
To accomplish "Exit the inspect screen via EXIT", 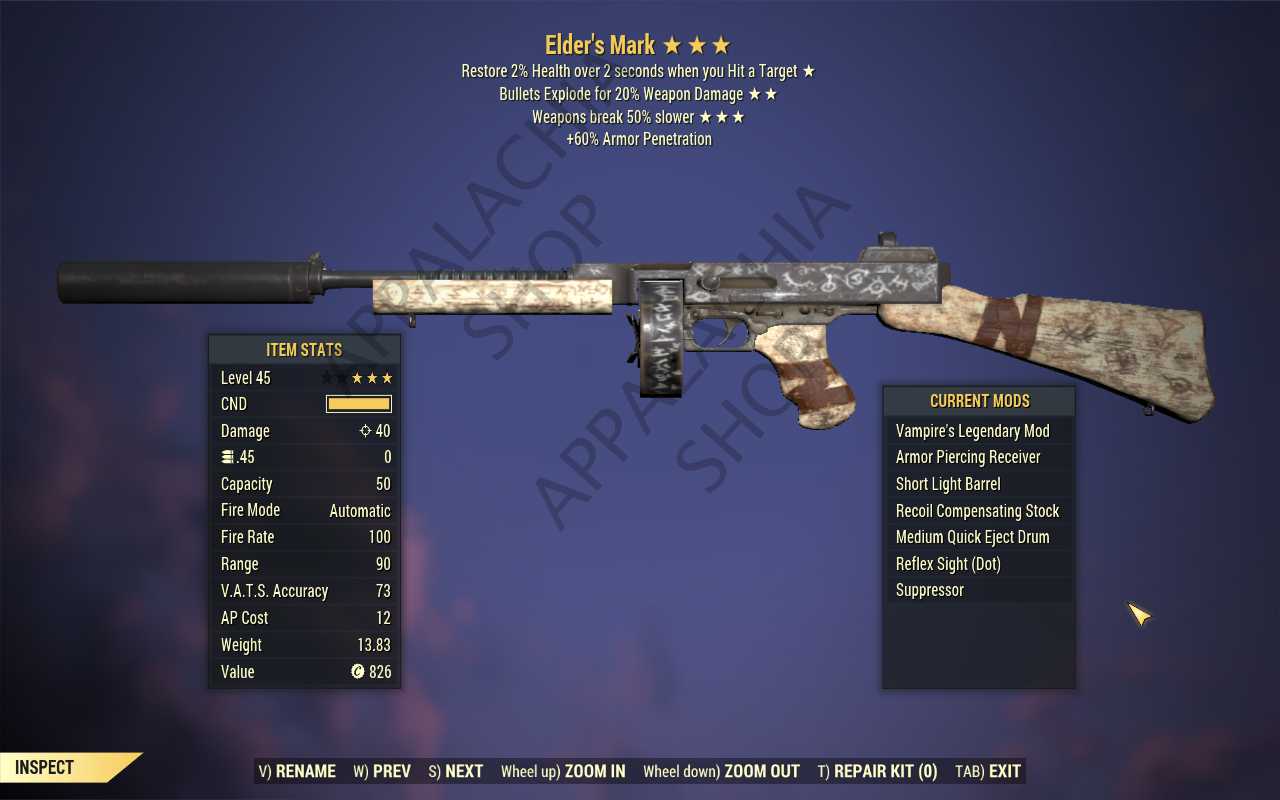I will tap(988, 771).
